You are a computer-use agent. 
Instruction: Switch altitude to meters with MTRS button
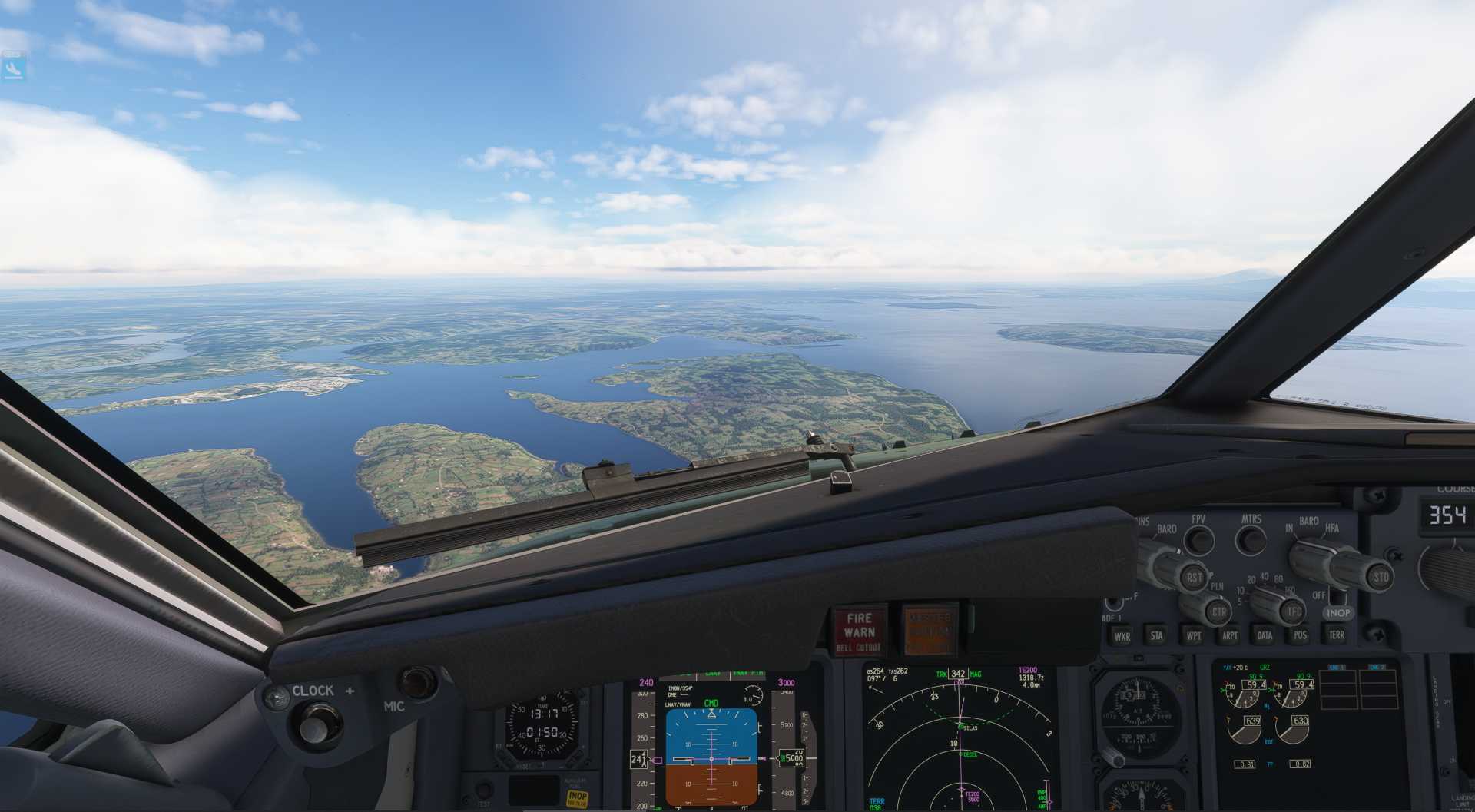[1251, 541]
